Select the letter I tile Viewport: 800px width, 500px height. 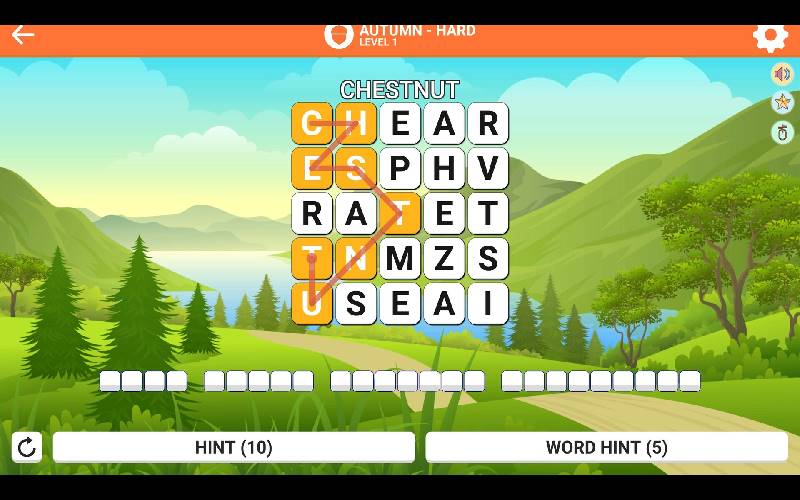click(x=488, y=303)
